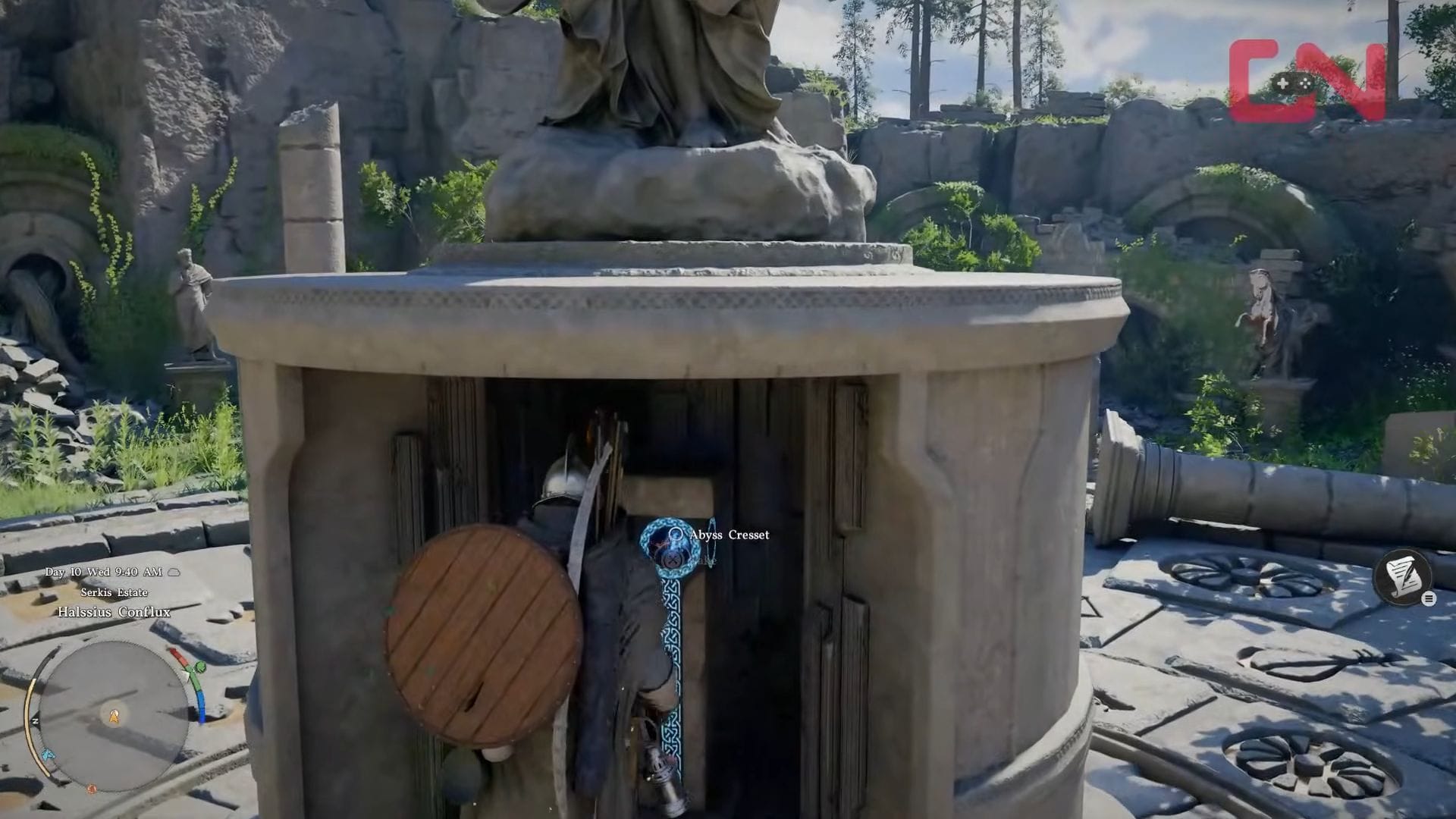Viewport: 1456px width, 819px height.
Task: Click the weather cloud icon
Action: coord(174,572)
